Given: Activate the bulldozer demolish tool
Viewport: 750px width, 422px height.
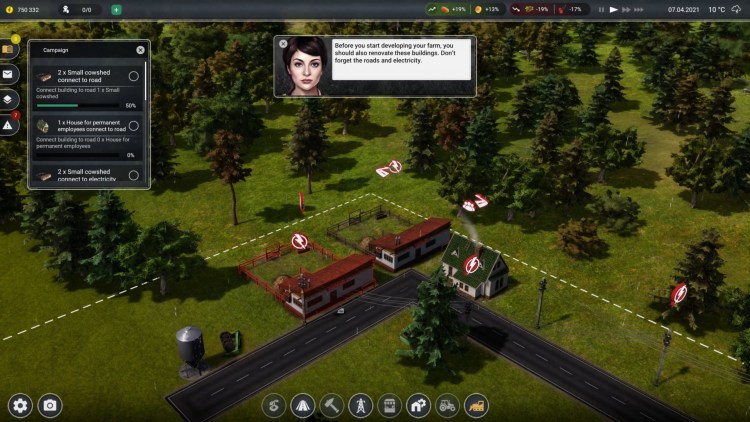Looking at the screenshot, I should pyautogui.click(x=476, y=405).
